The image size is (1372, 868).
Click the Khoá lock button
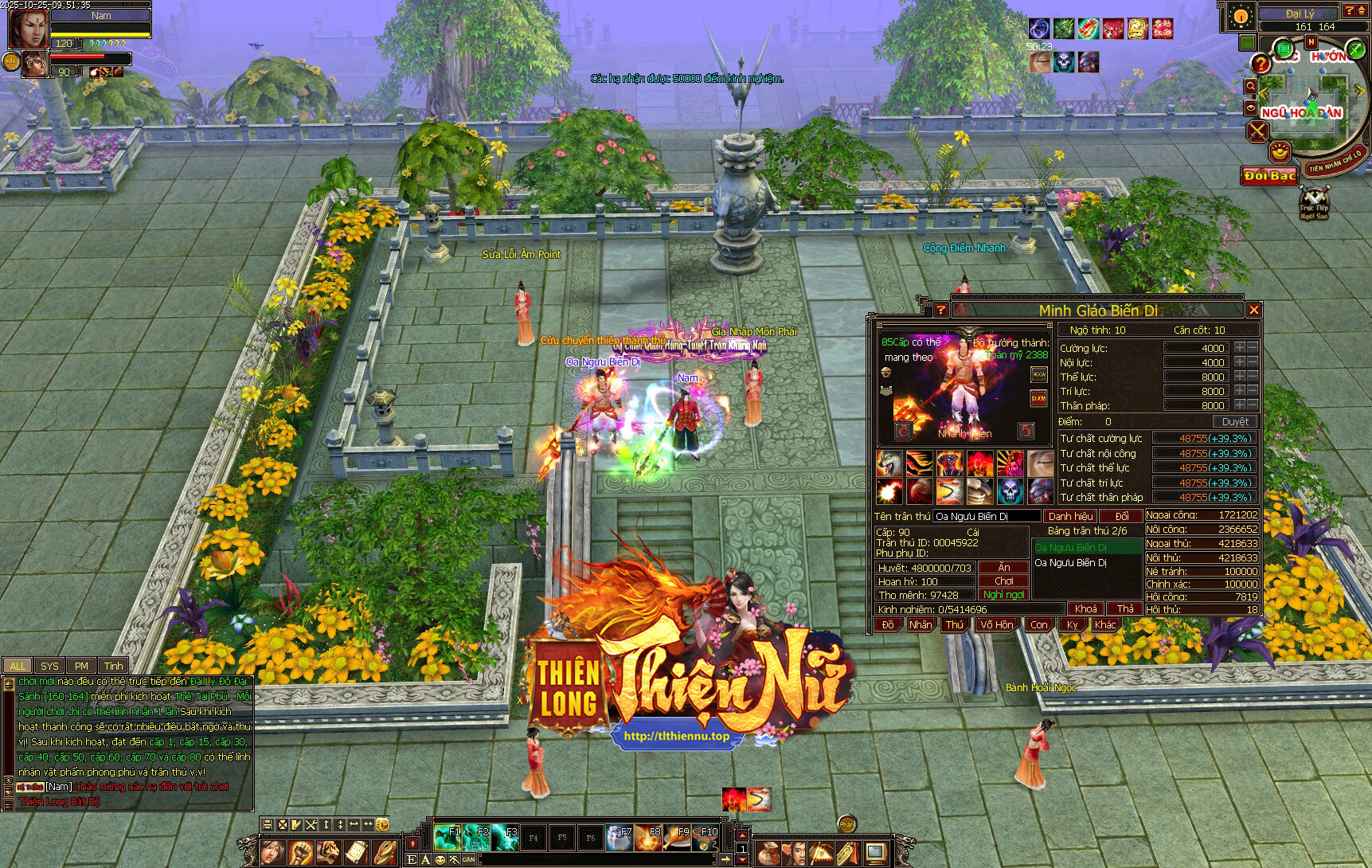pos(1085,609)
